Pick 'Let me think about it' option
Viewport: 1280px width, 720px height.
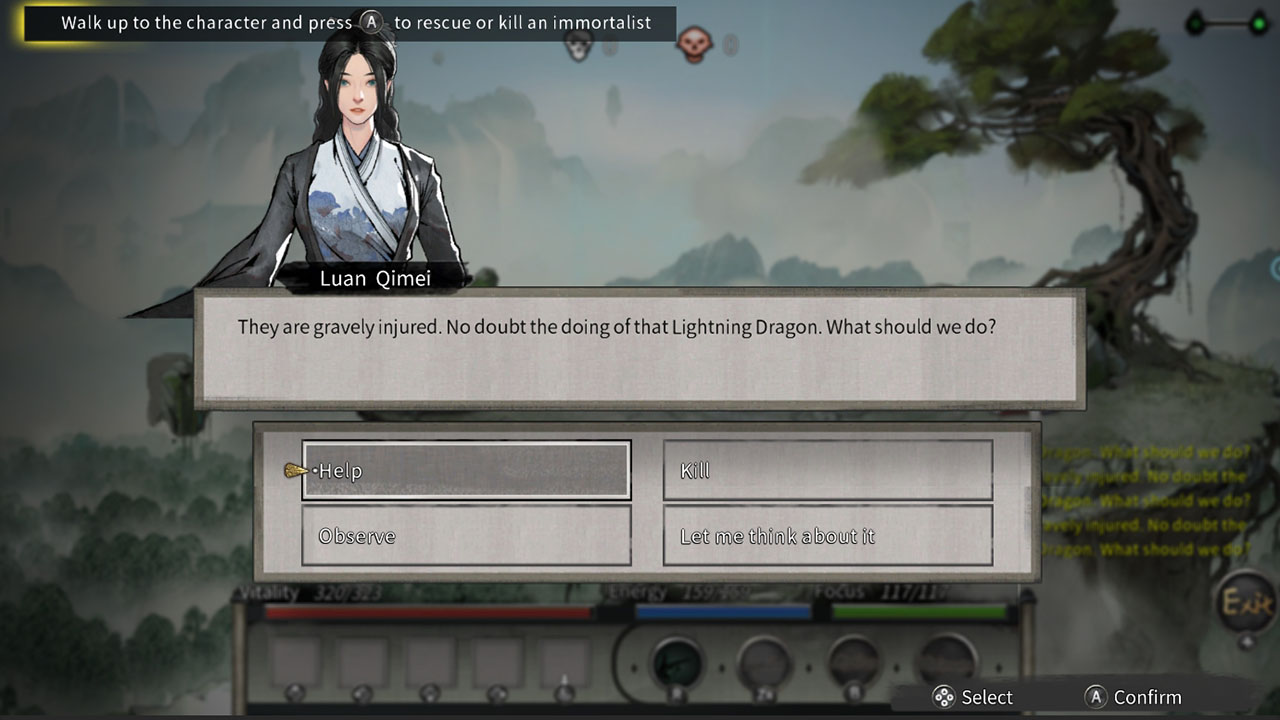tap(827, 536)
